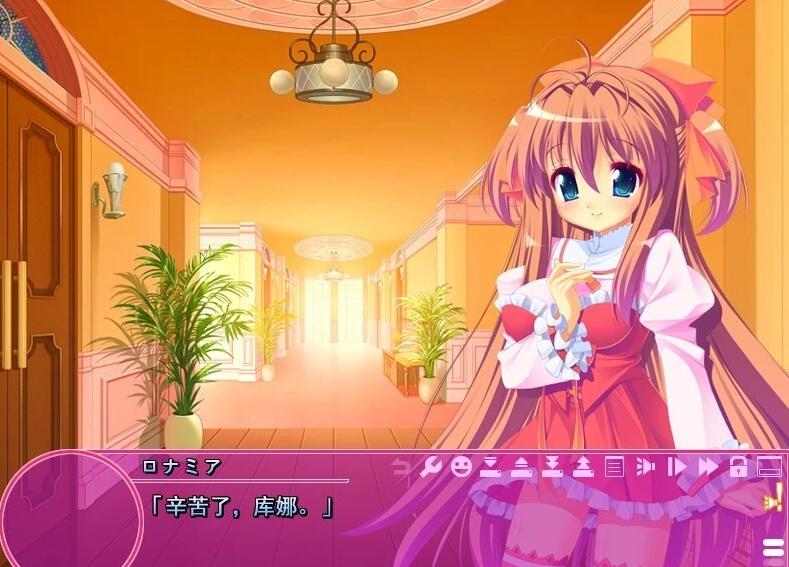The image size is (789, 567).
Task: Quick load with the double up-arrow icon
Action: 583,466
